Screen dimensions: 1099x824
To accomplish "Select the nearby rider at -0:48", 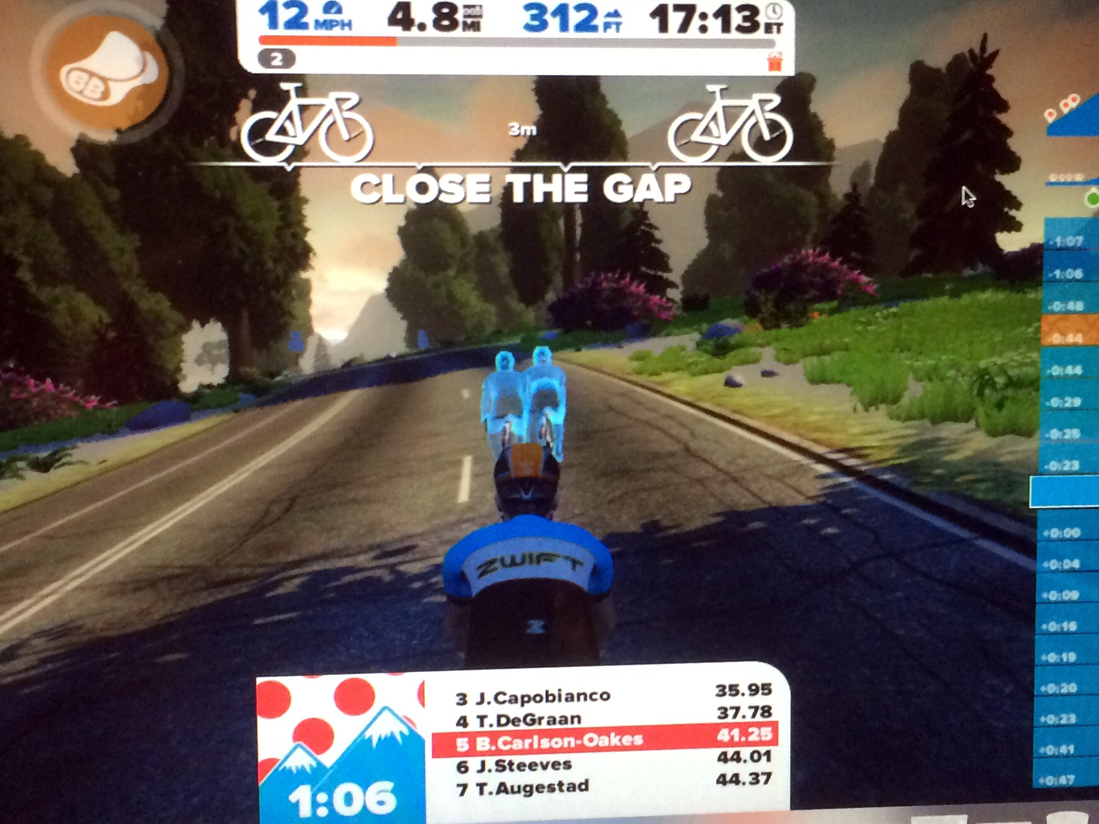I will [x=1071, y=305].
